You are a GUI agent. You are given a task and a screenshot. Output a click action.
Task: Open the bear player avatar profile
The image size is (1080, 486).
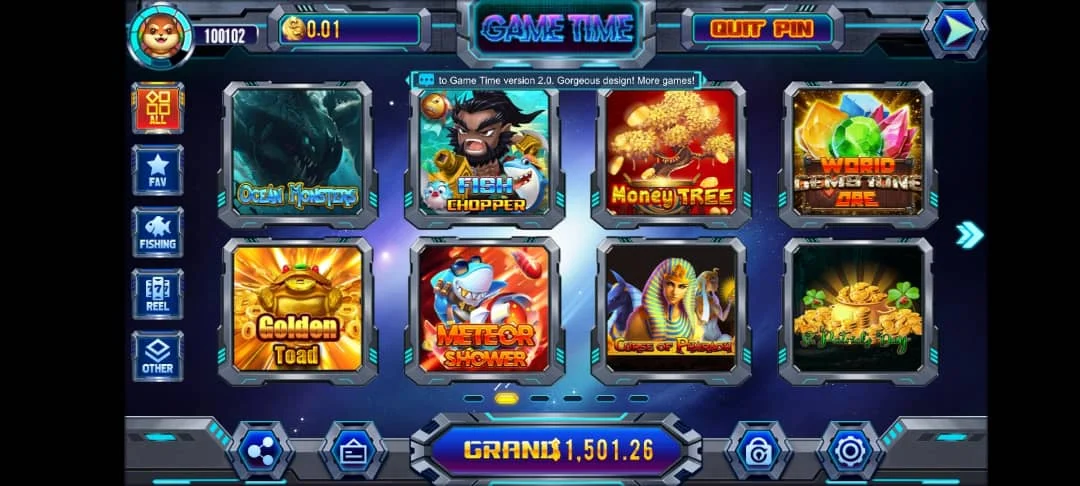click(158, 34)
